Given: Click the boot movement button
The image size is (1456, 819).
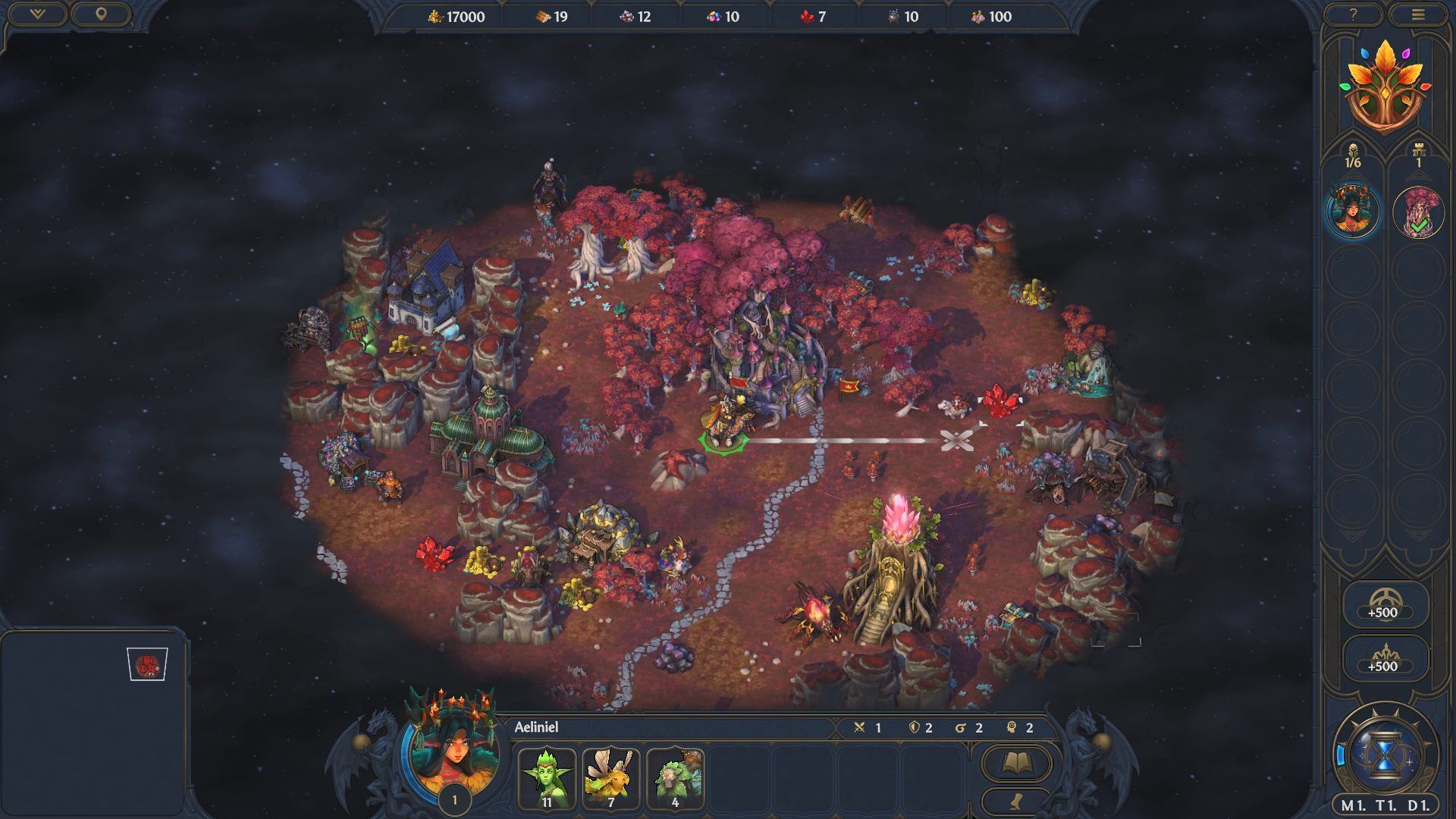Looking at the screenshot, I should [1016, 800].
